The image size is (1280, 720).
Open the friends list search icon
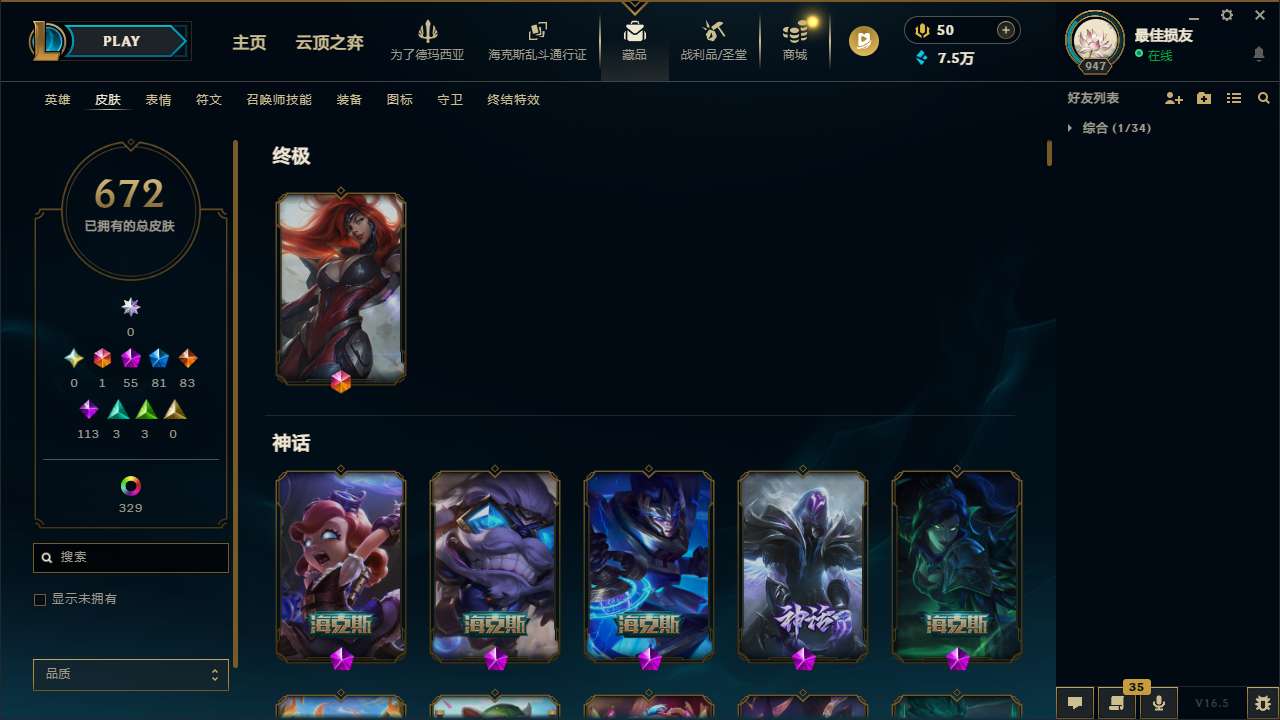point(1263,98)
